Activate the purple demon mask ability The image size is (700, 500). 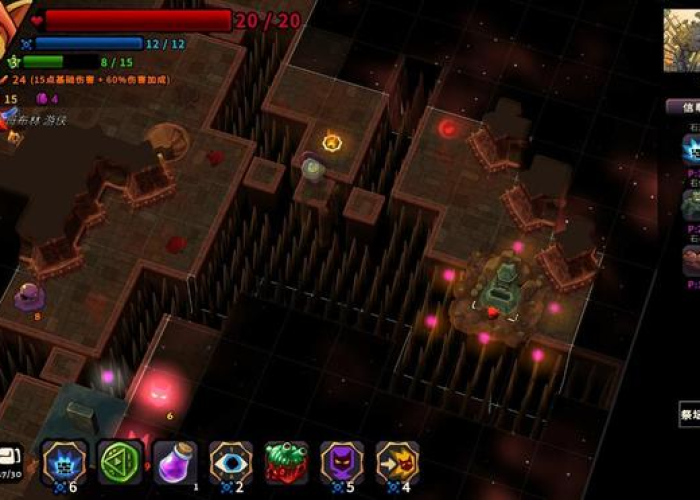(342, 462)
